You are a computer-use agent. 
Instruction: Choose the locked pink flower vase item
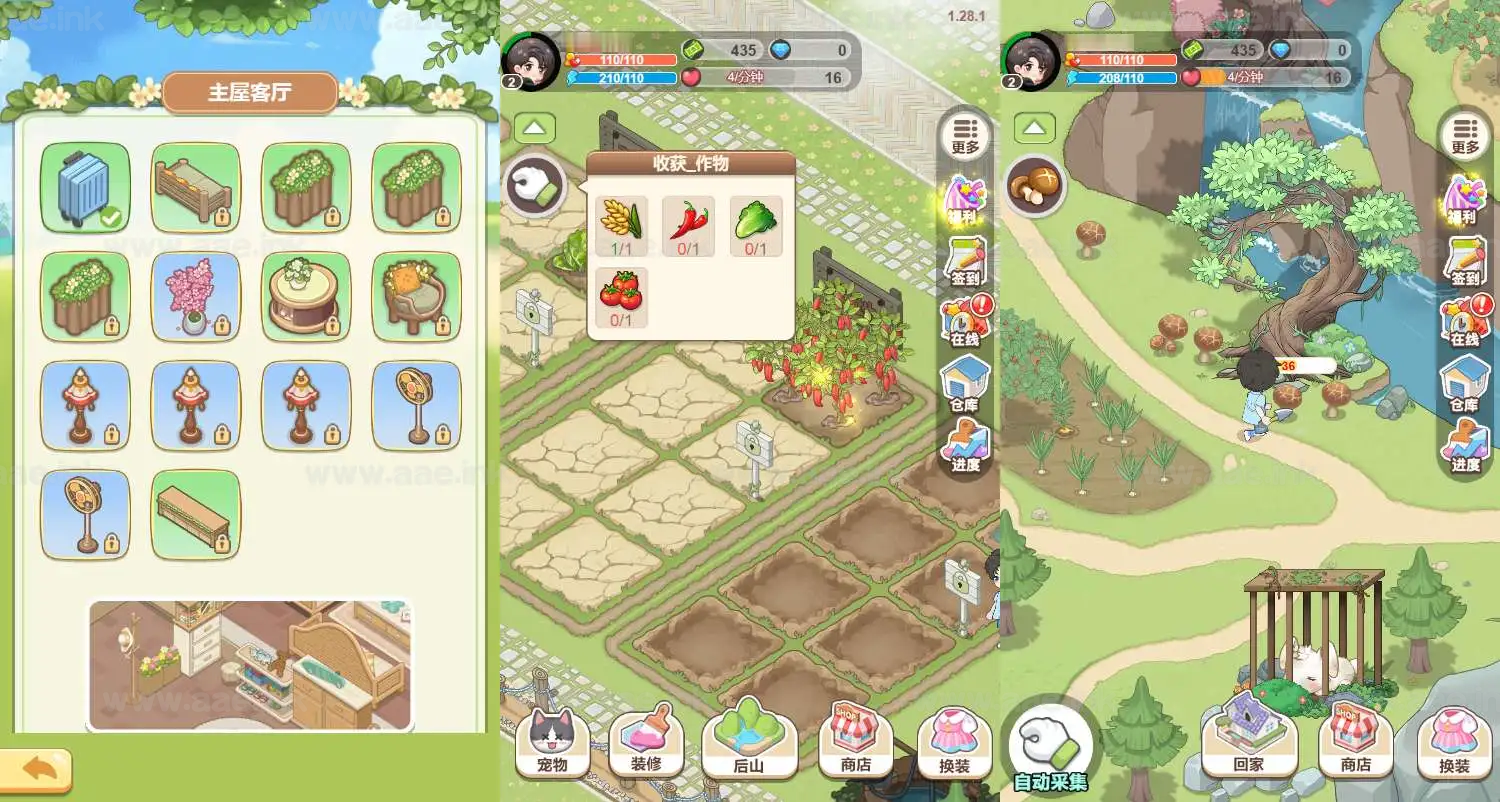tap(195, 296)
